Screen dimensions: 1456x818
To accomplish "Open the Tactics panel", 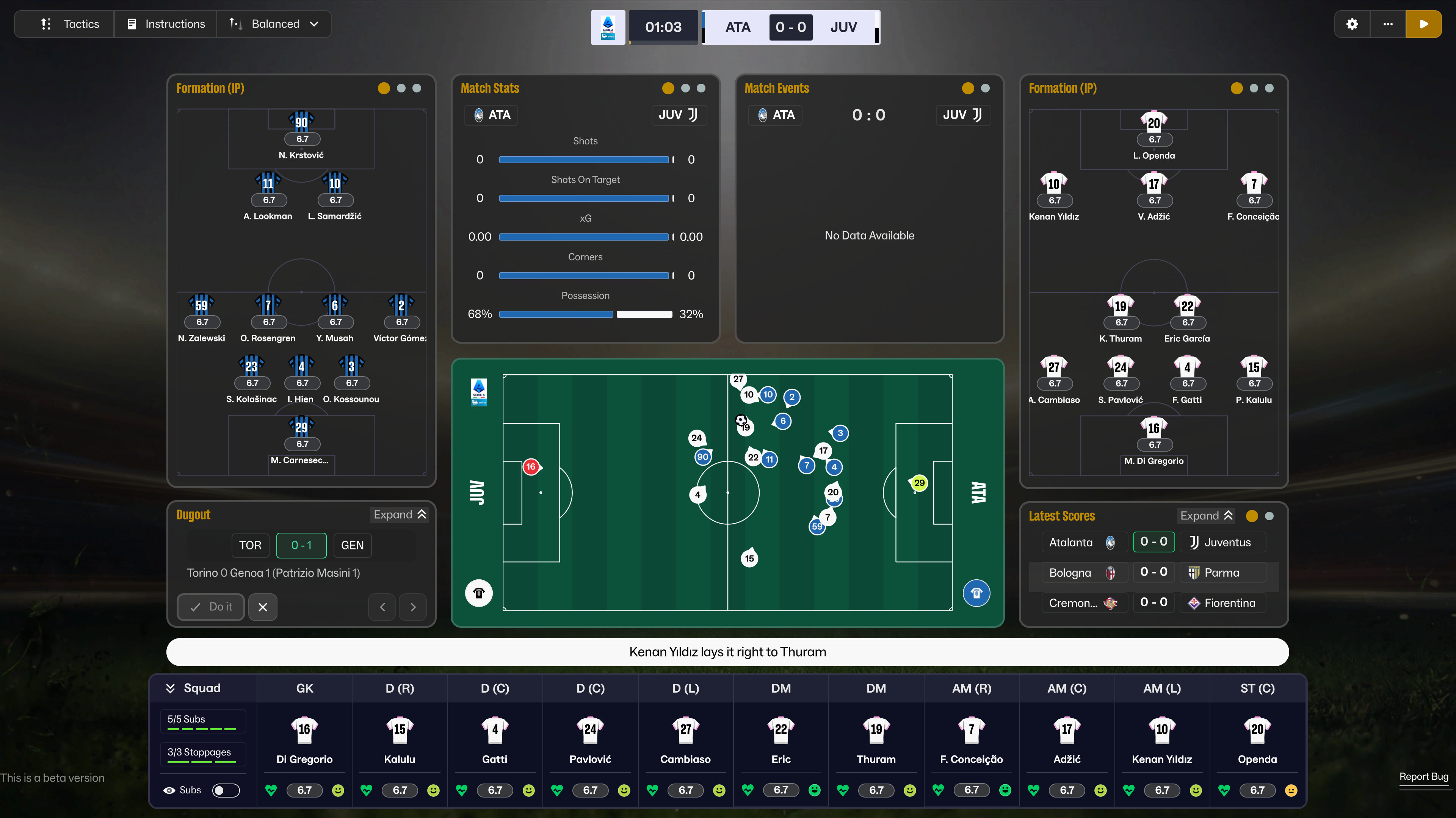I will point(69,24).
